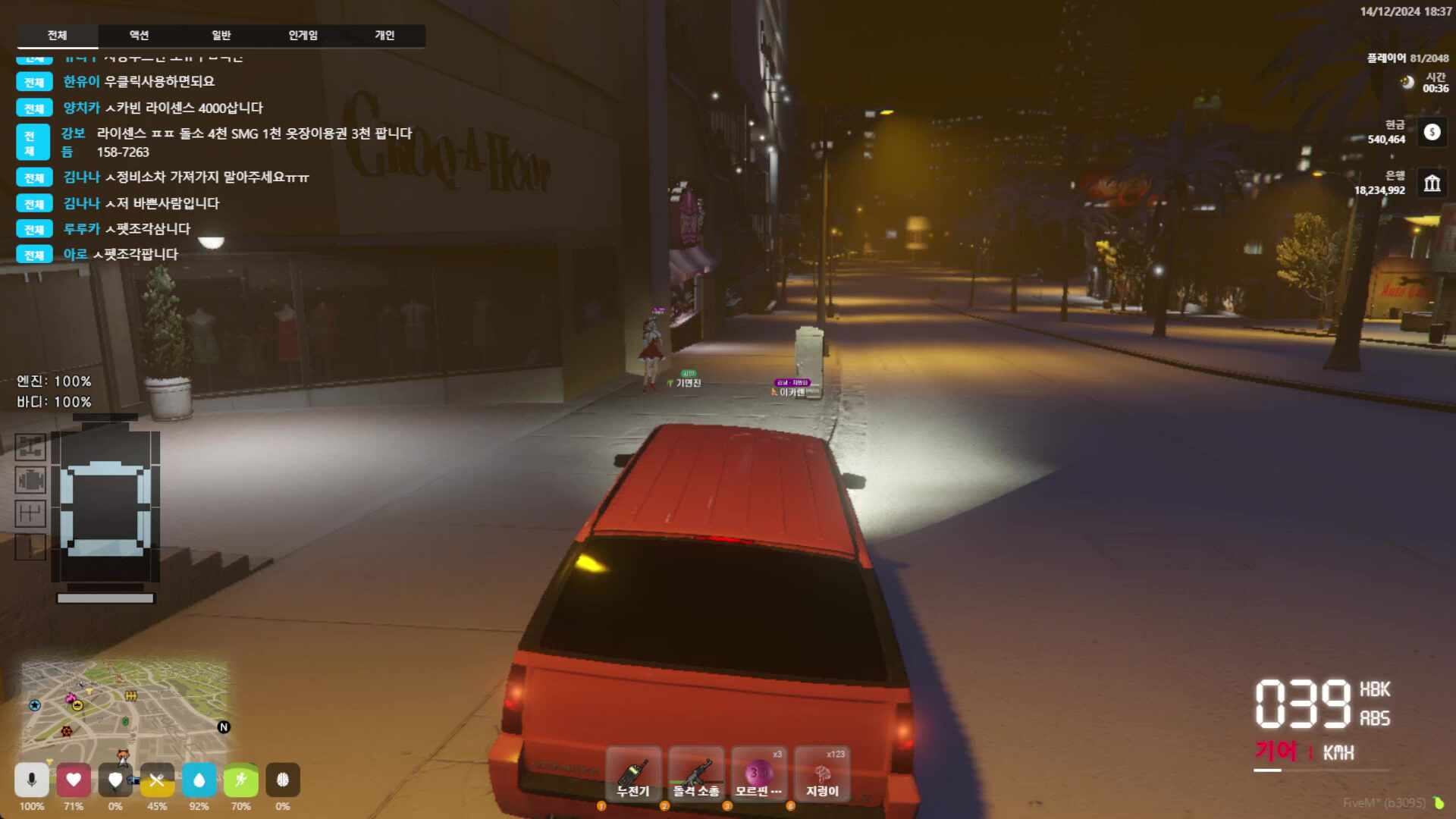Select the green running stamina icon
1456x819 pixels.
241,780
